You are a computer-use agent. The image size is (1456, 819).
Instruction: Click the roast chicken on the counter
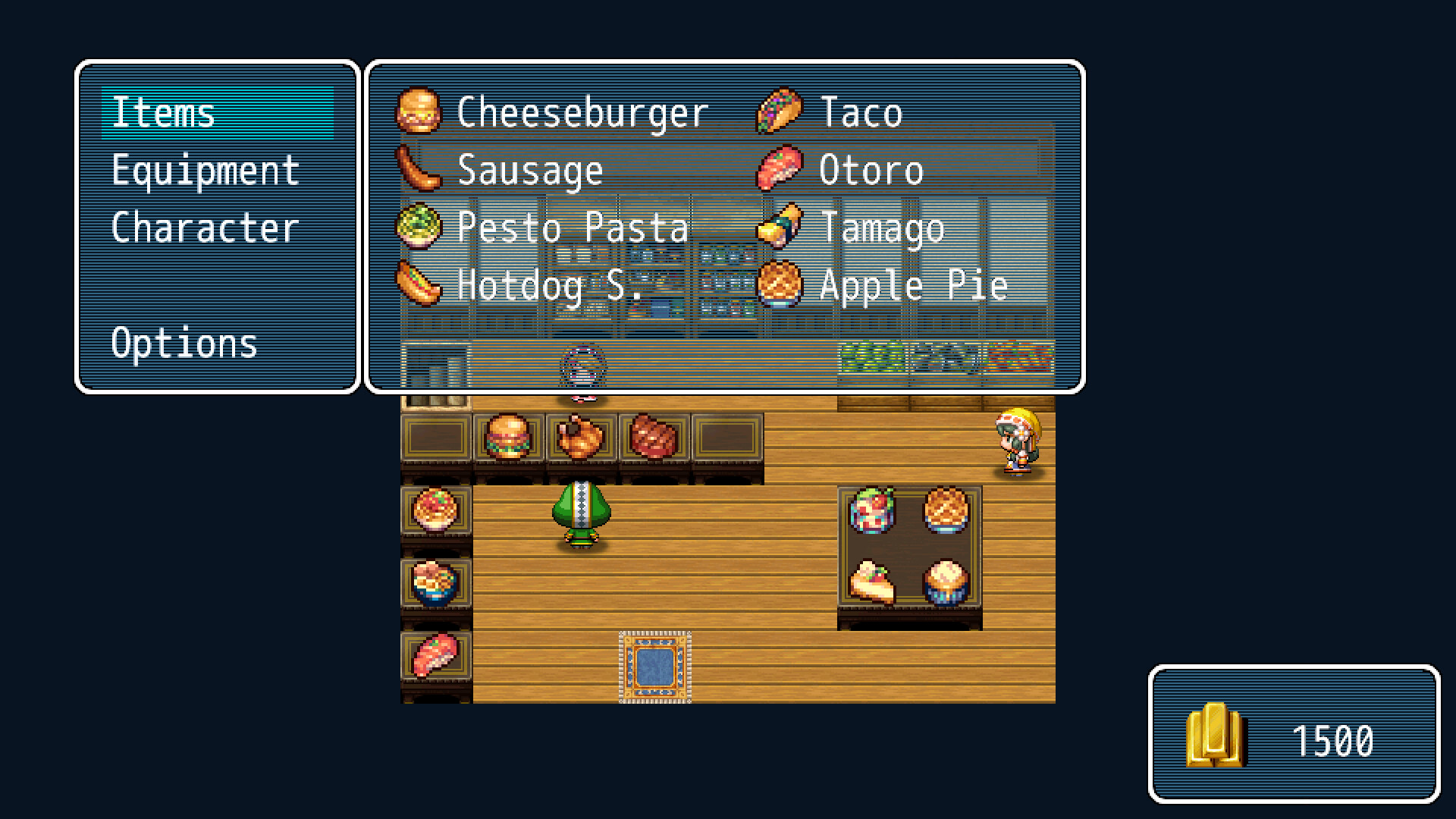pos(580,438)
